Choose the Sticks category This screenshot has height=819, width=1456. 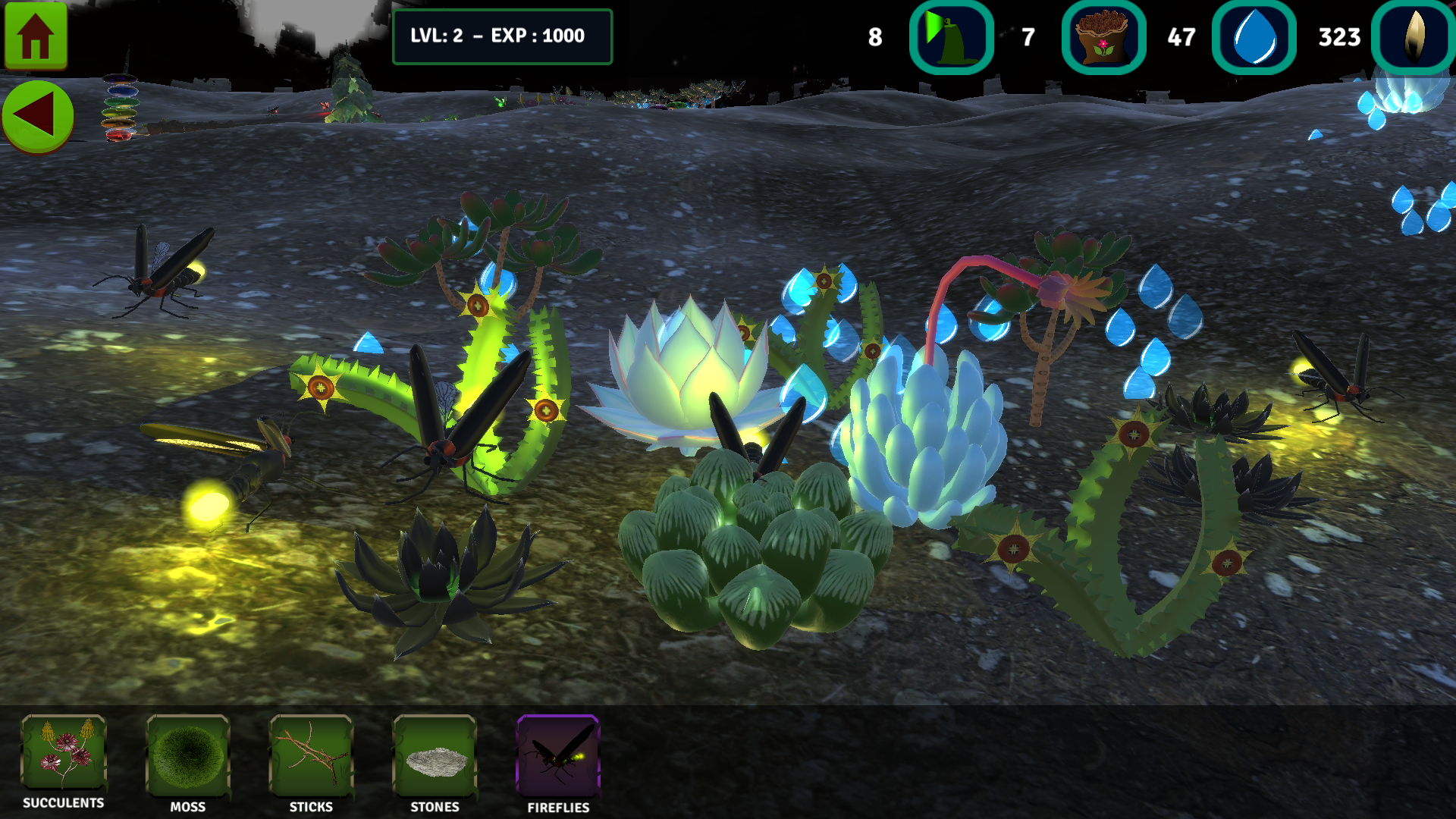tap(311, 756)
